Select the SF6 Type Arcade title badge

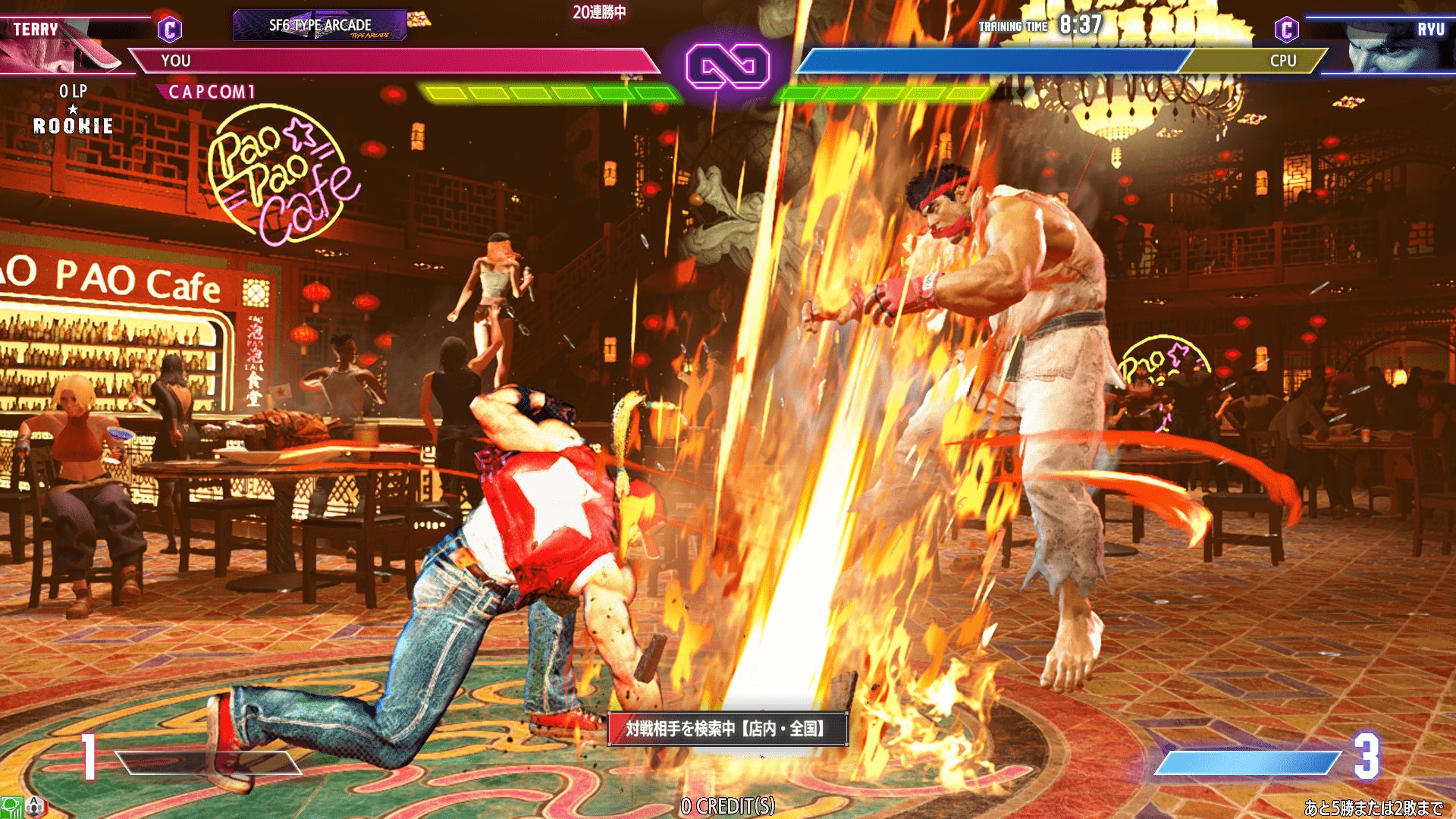(x=320, y=25)
